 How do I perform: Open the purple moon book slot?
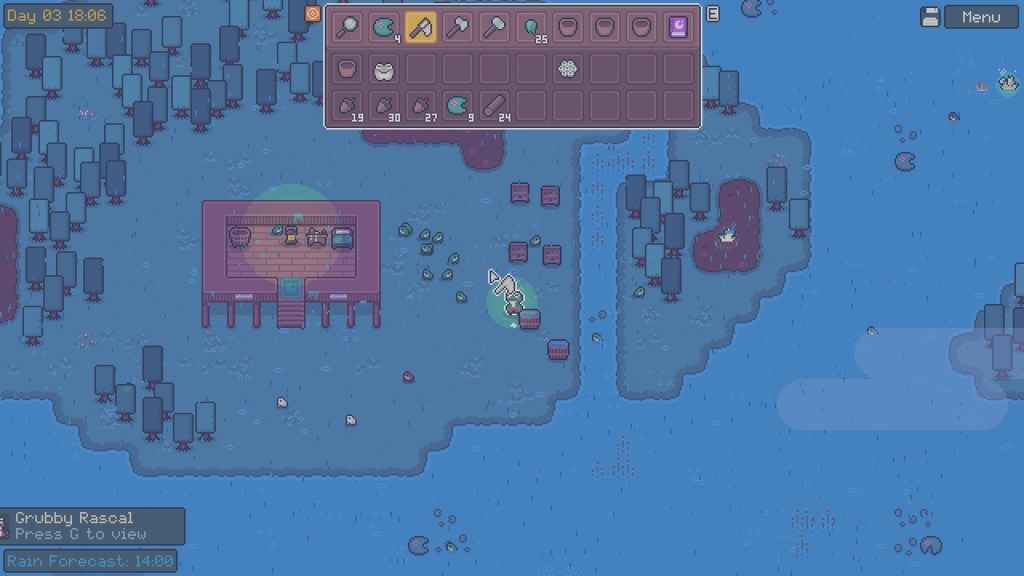click(x=678, y=28)
